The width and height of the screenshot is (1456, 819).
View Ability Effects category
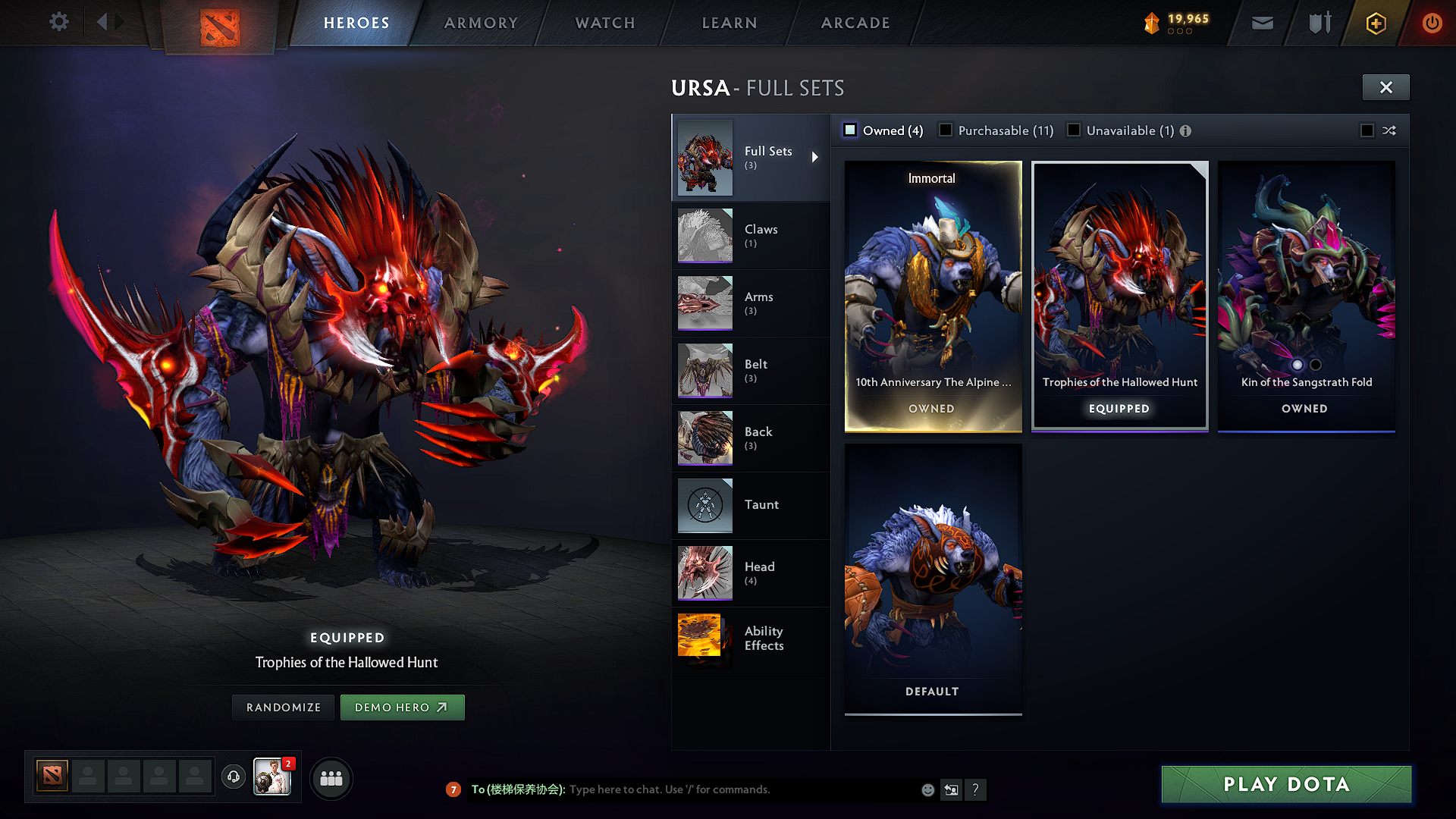750,639
